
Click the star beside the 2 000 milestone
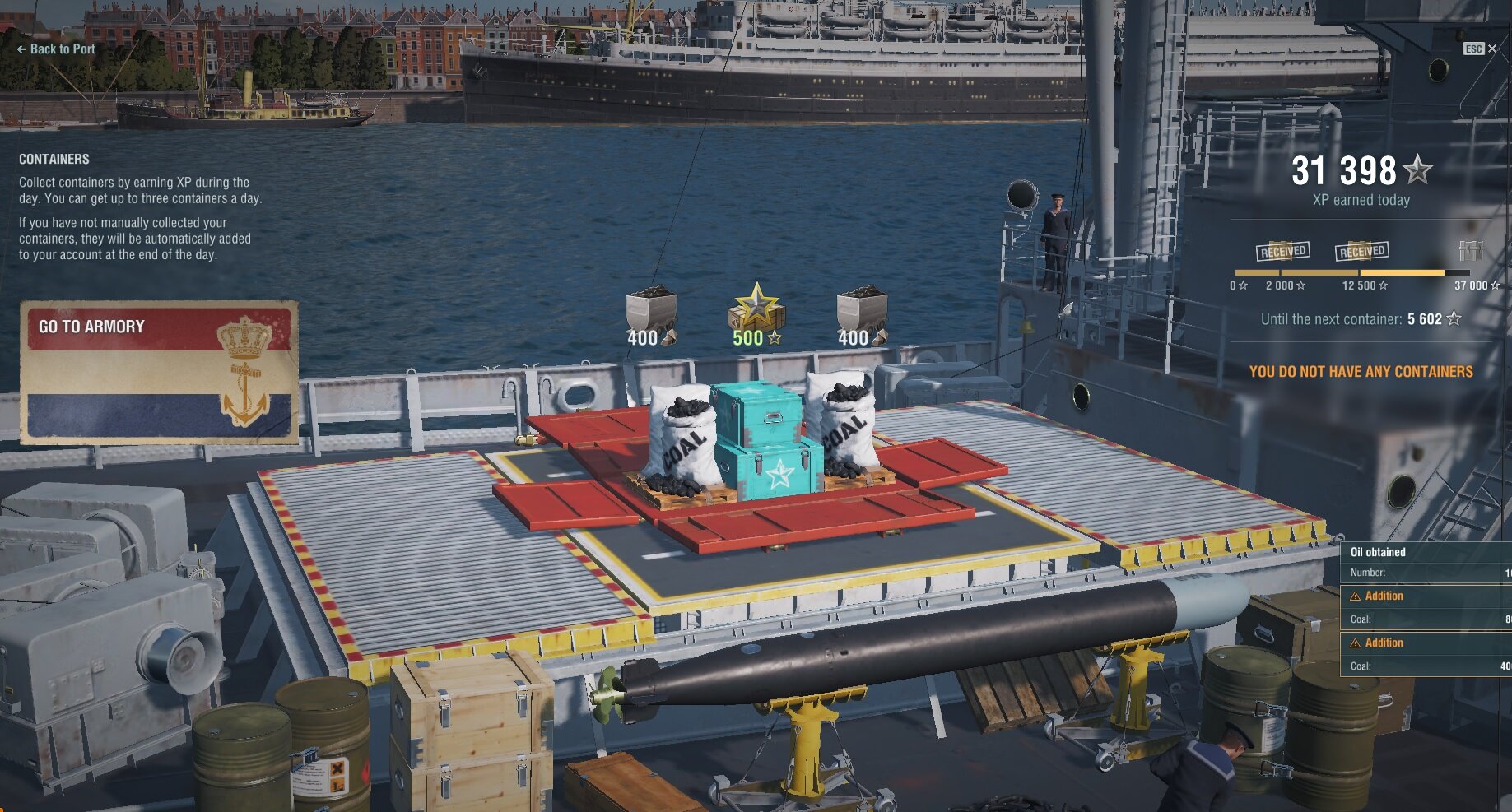click(1299, 286)
